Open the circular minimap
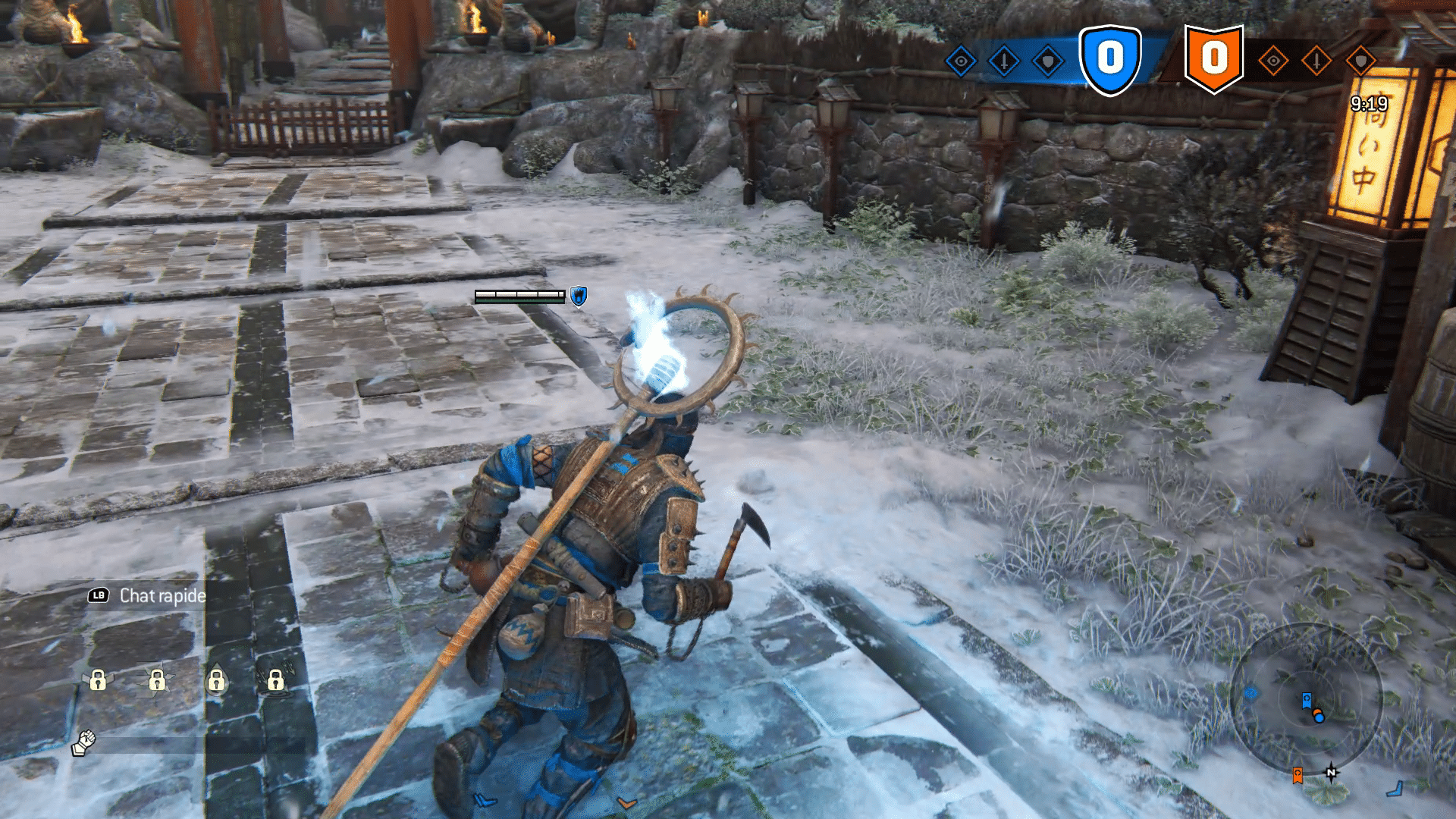Viewport: 1456px width, 819px height. point(1306,698)
